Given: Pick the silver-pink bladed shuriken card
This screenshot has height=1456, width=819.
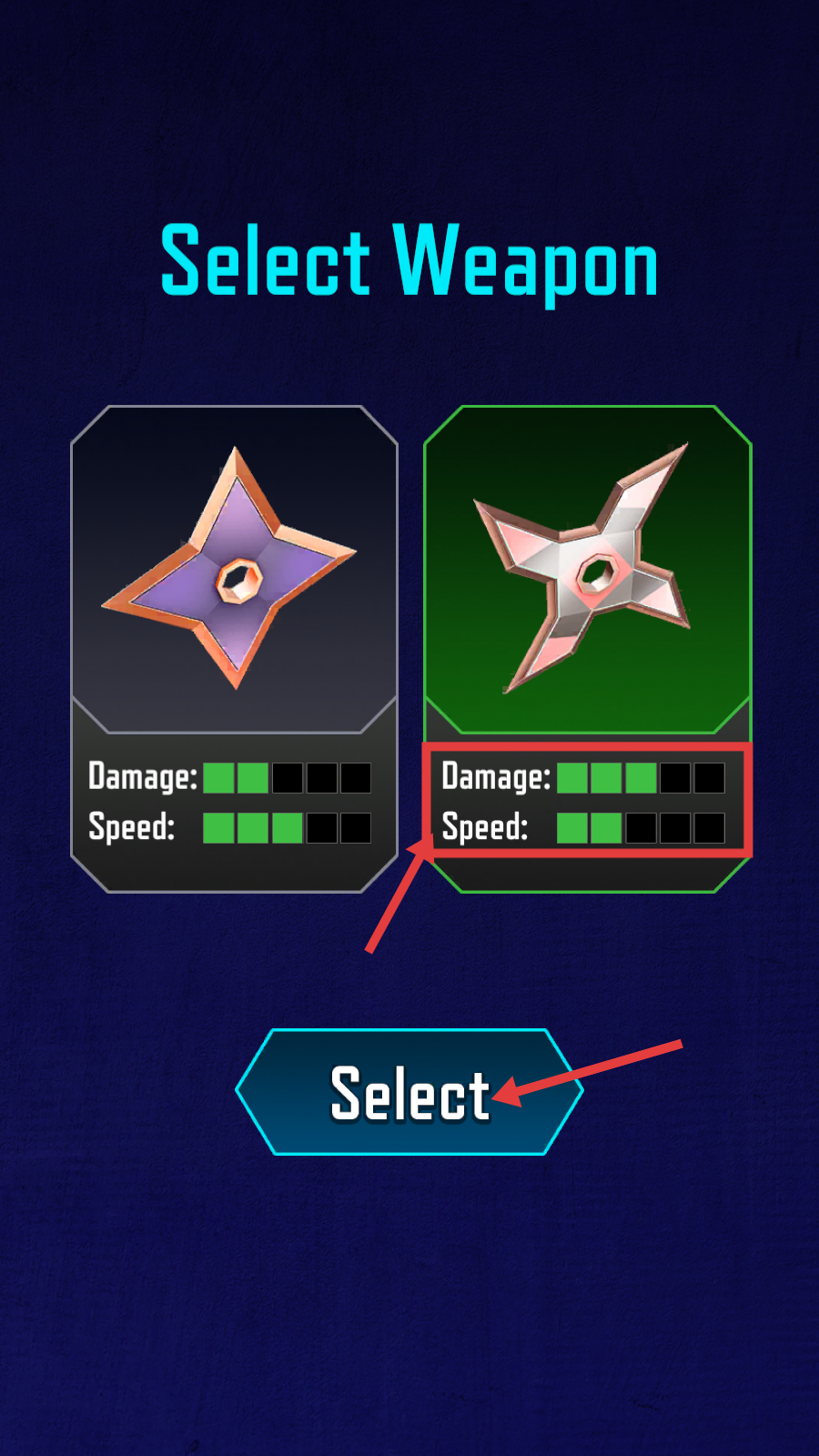Looking at the screenshot, I should pos(587,570).
